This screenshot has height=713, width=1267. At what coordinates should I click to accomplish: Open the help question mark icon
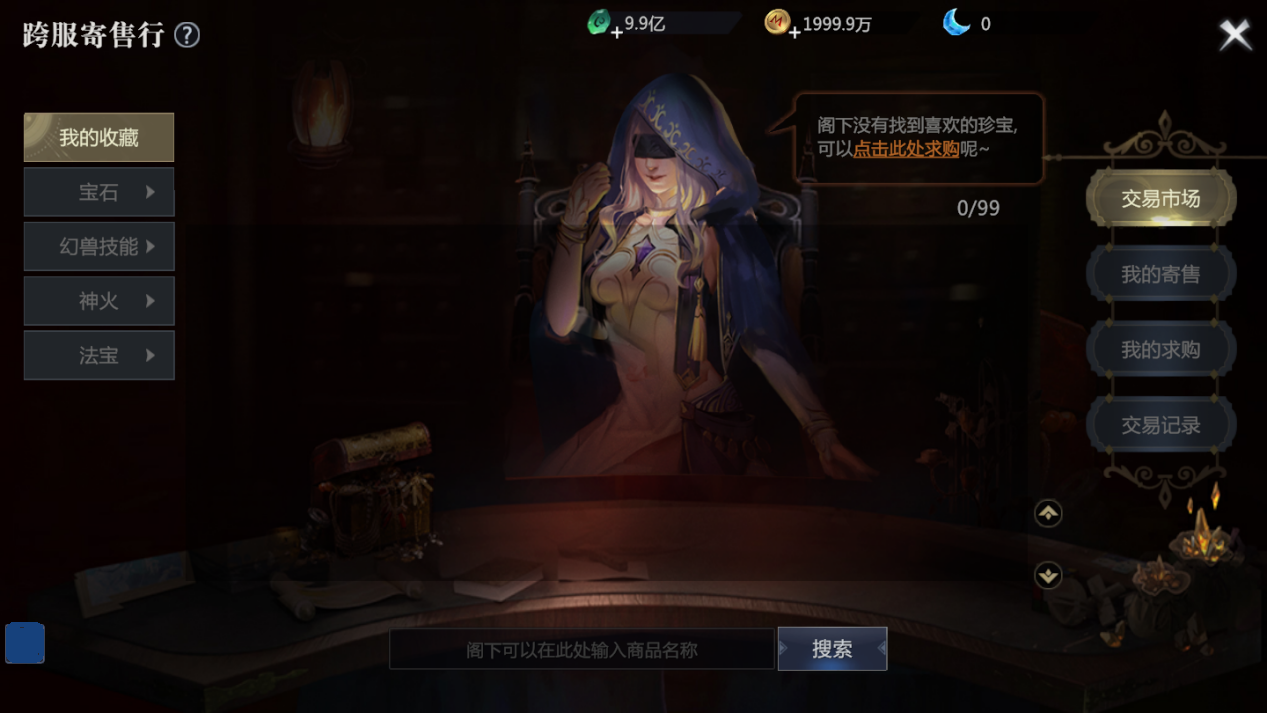click(187, 35)
